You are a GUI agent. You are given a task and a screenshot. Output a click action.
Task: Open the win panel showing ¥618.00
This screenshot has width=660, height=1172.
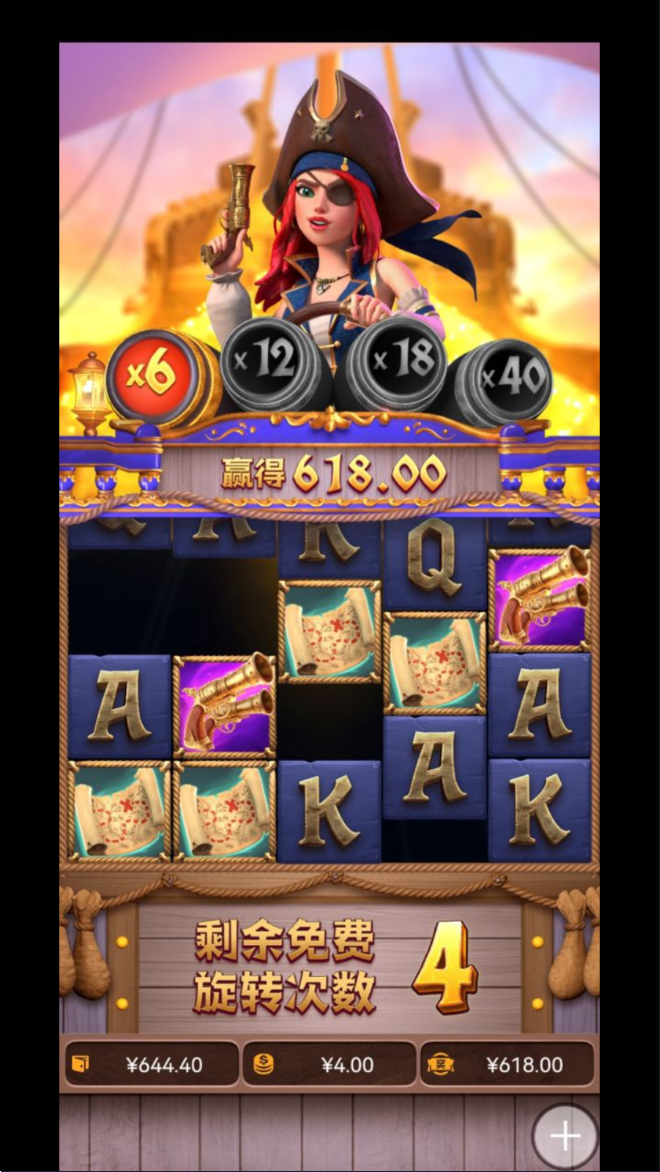point(506,1064)
